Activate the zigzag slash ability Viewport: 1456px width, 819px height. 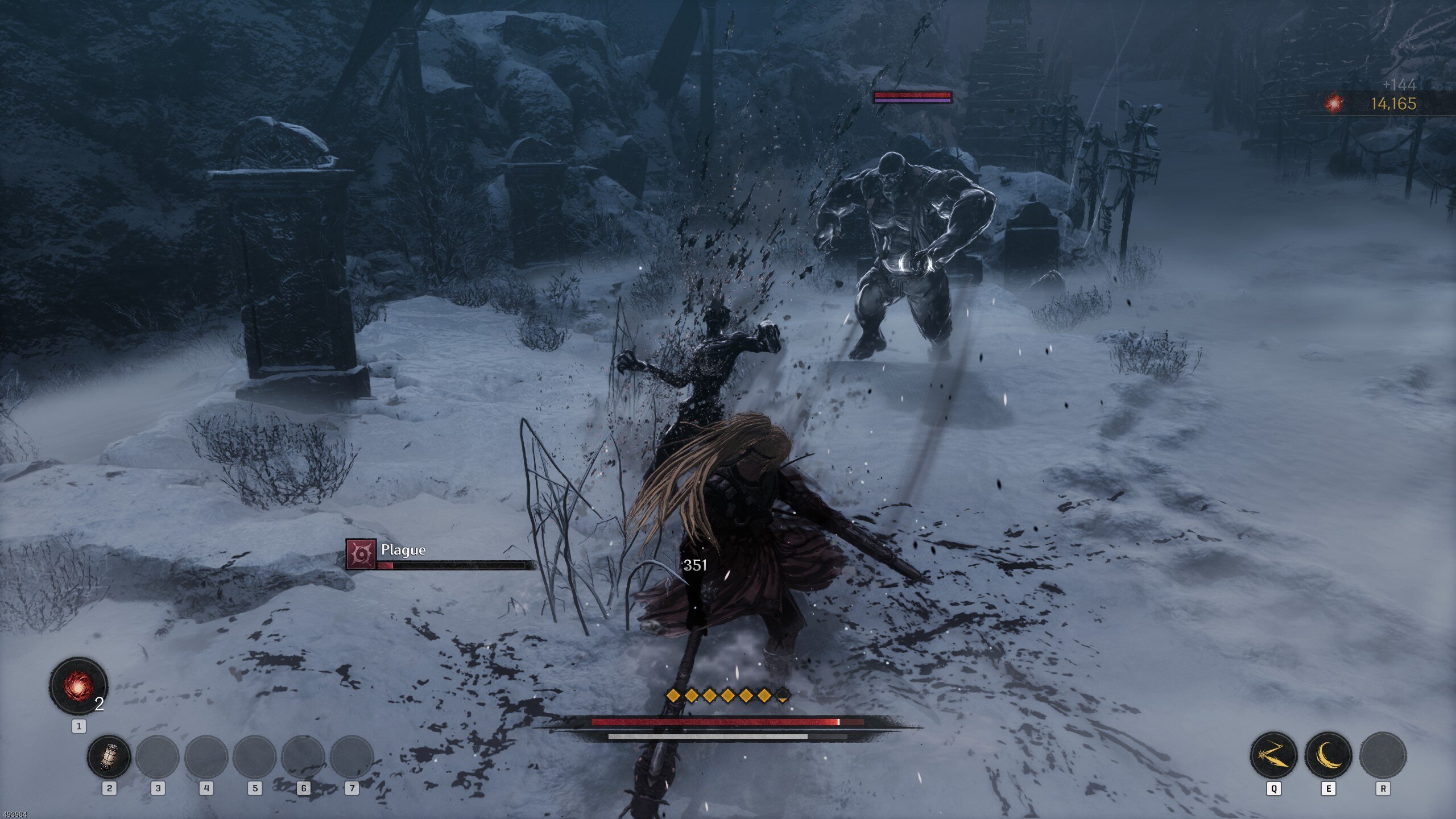(1273, 755)
